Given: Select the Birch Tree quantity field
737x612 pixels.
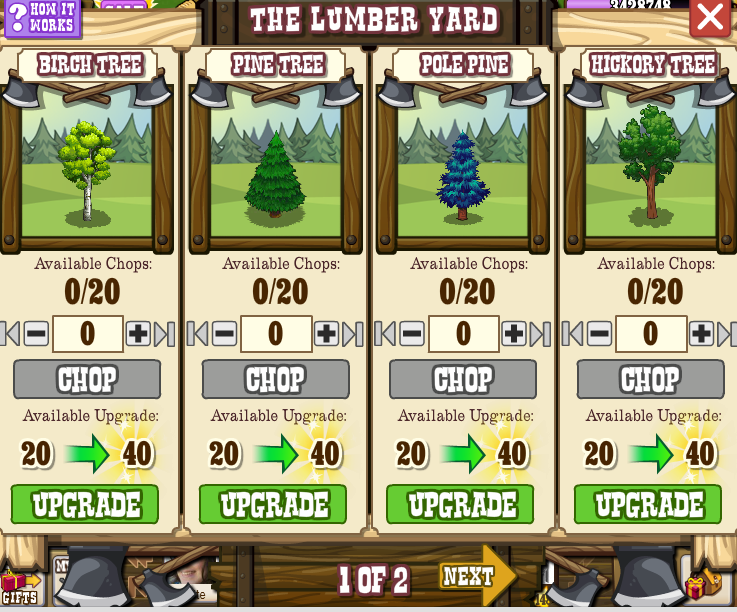Looking at the screenshot, I should (87, 334).
